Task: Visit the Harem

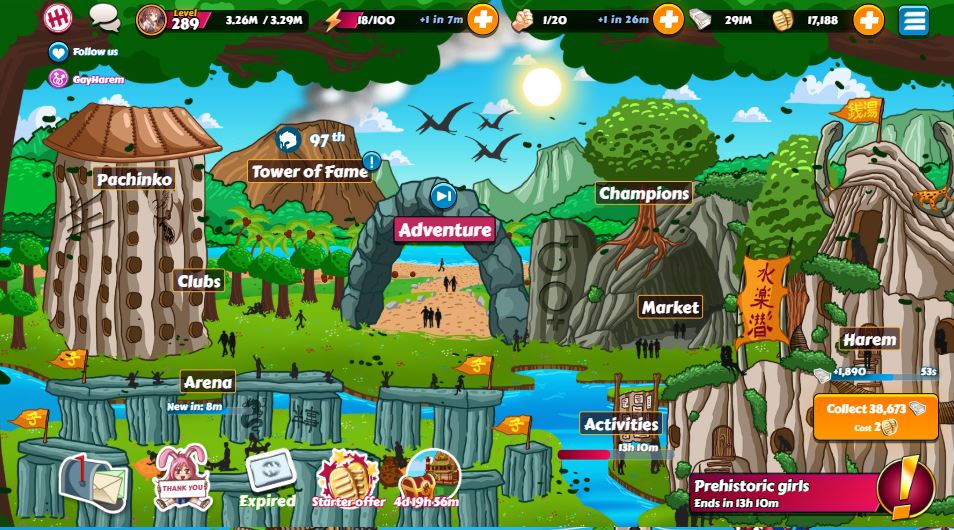Action: [x=869, y=340]
